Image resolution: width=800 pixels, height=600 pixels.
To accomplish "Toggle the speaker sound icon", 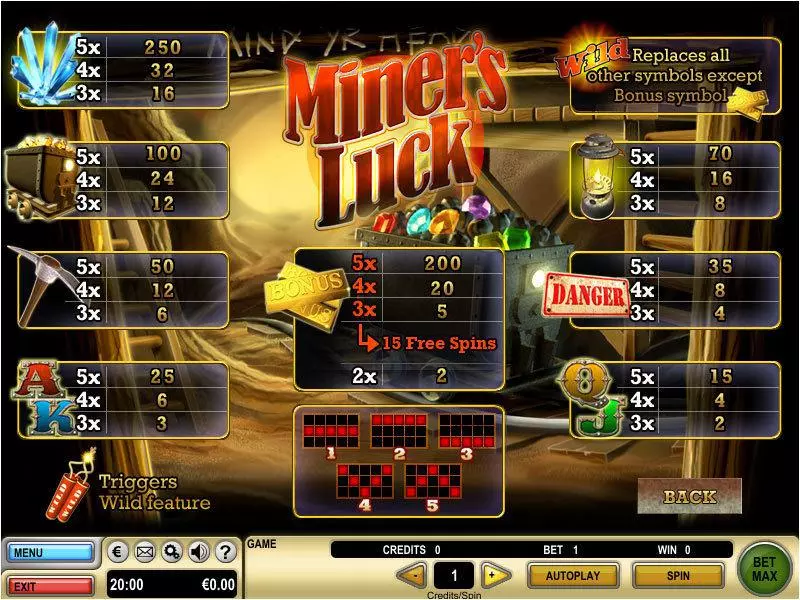I will (x=198, y=552).
